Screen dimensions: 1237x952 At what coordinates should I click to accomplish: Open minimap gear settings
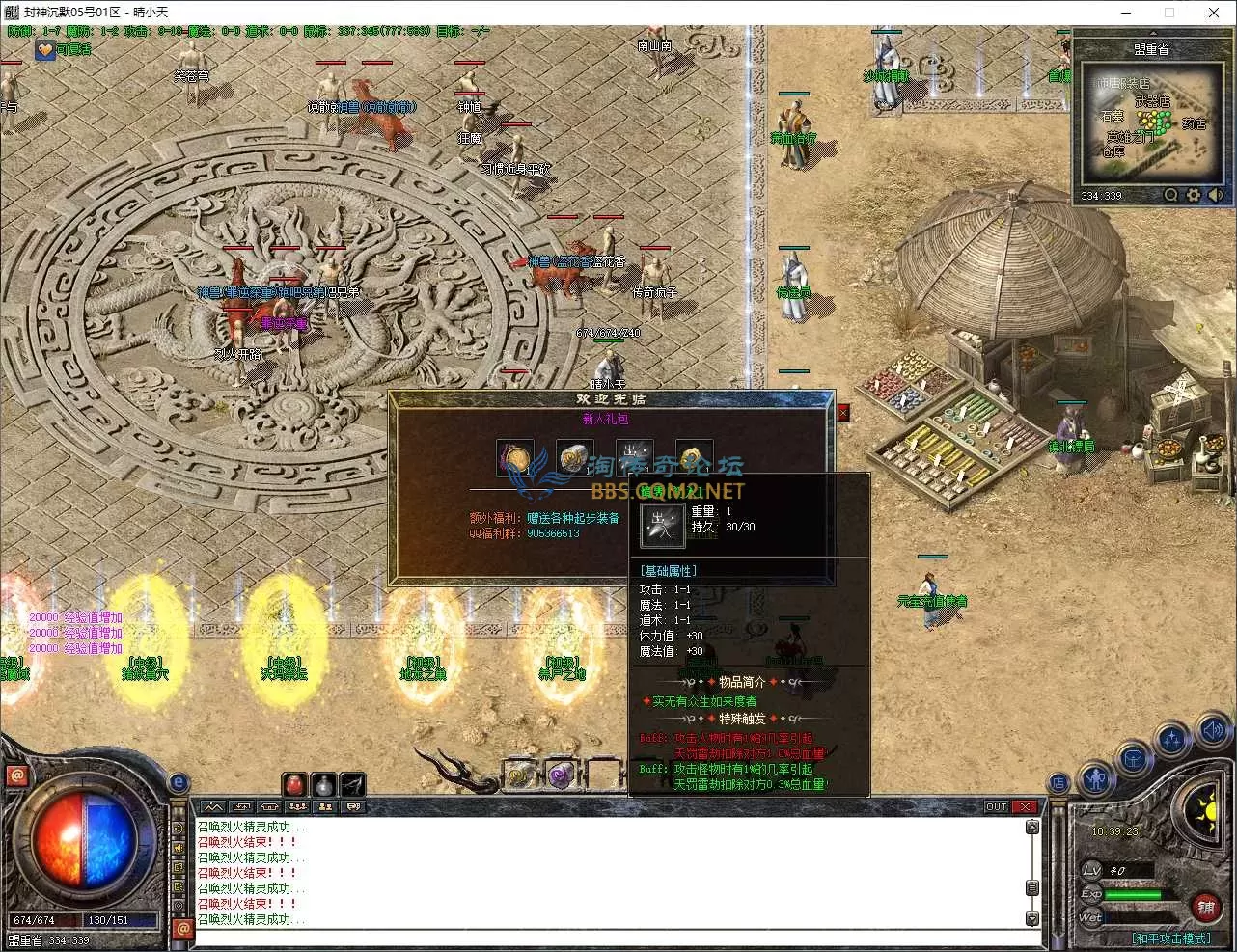(x=1194, y=195)
